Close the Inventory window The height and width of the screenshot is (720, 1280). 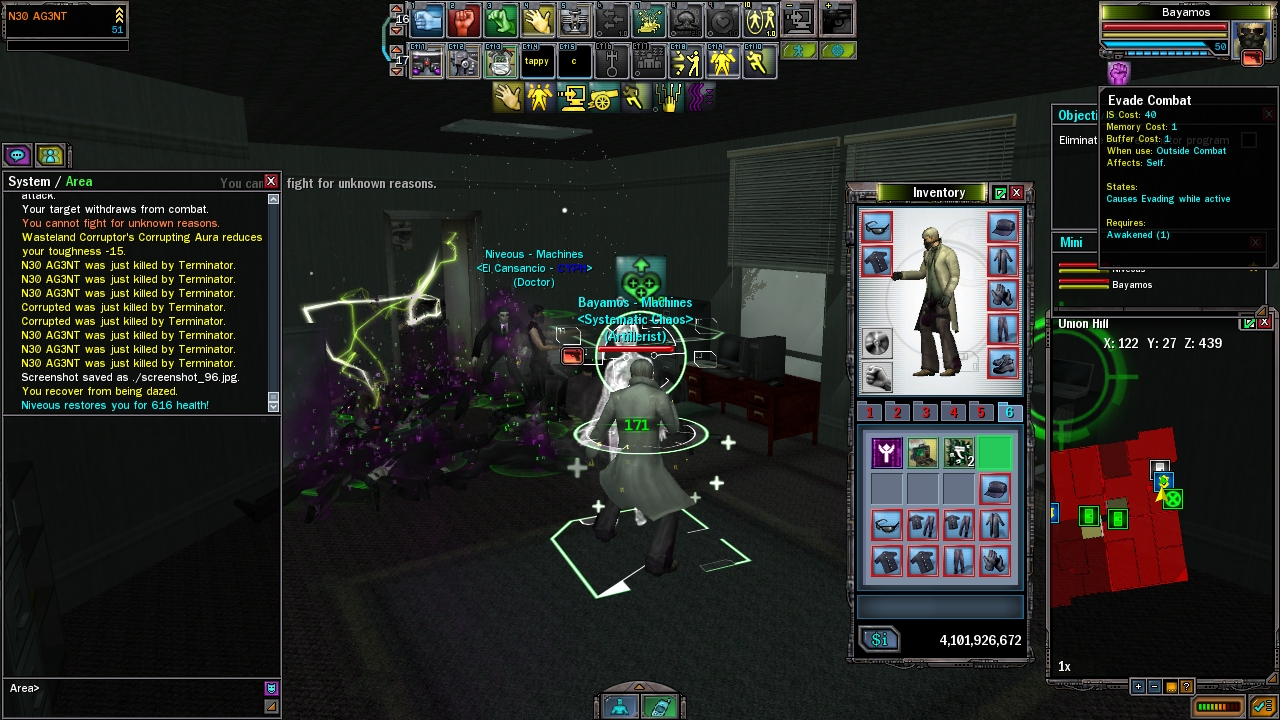point(1016,193)
